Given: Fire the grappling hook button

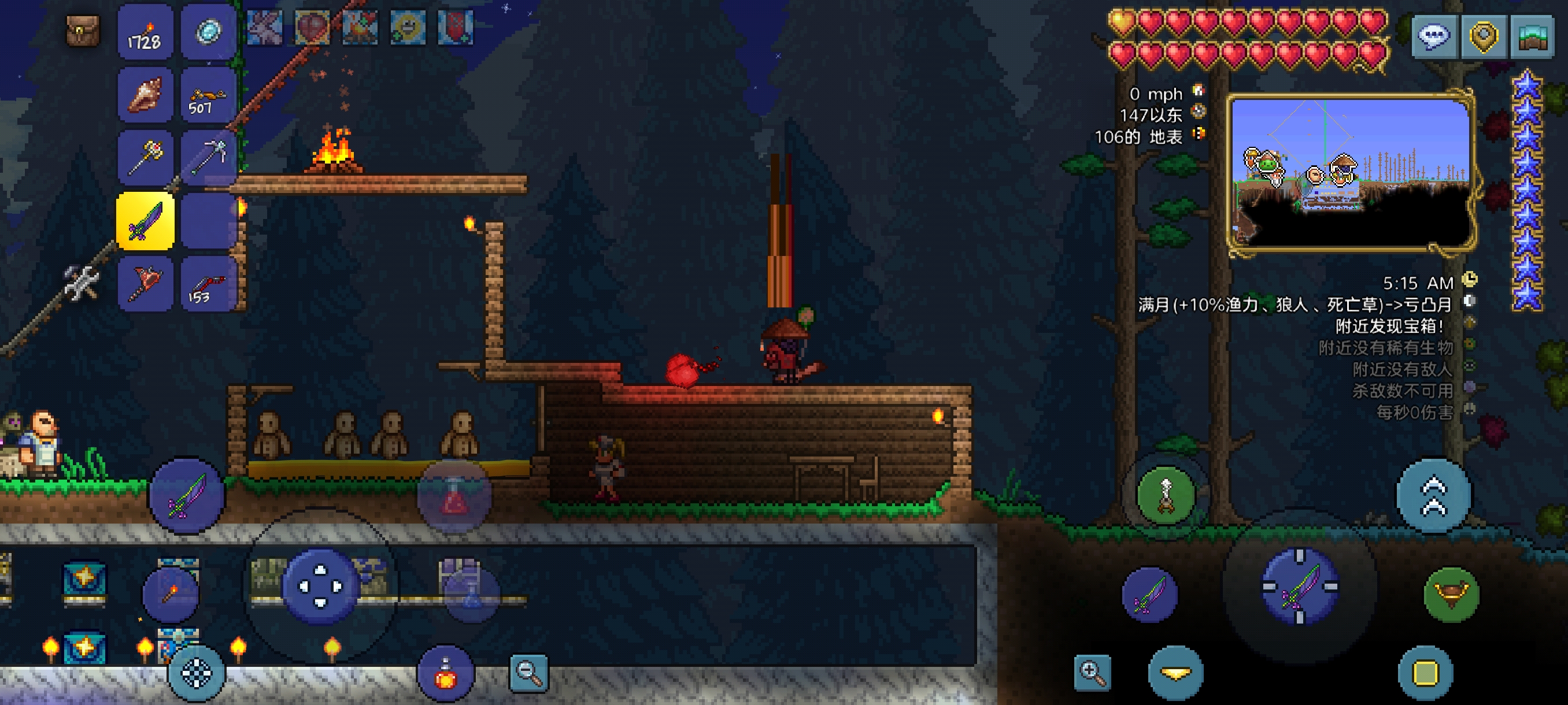Looking at the screenshot, I should [x=1166, y=495].
